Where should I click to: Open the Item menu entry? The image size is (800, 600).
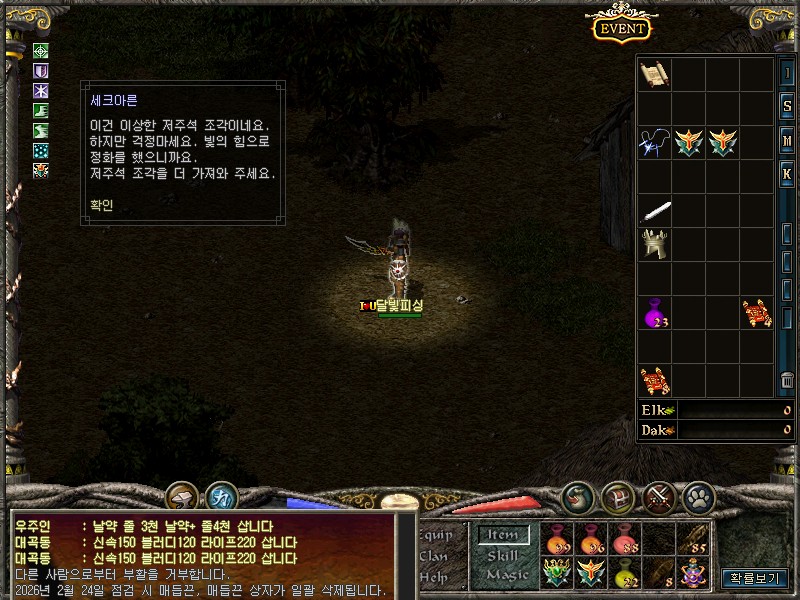click(x=502, y=535)
